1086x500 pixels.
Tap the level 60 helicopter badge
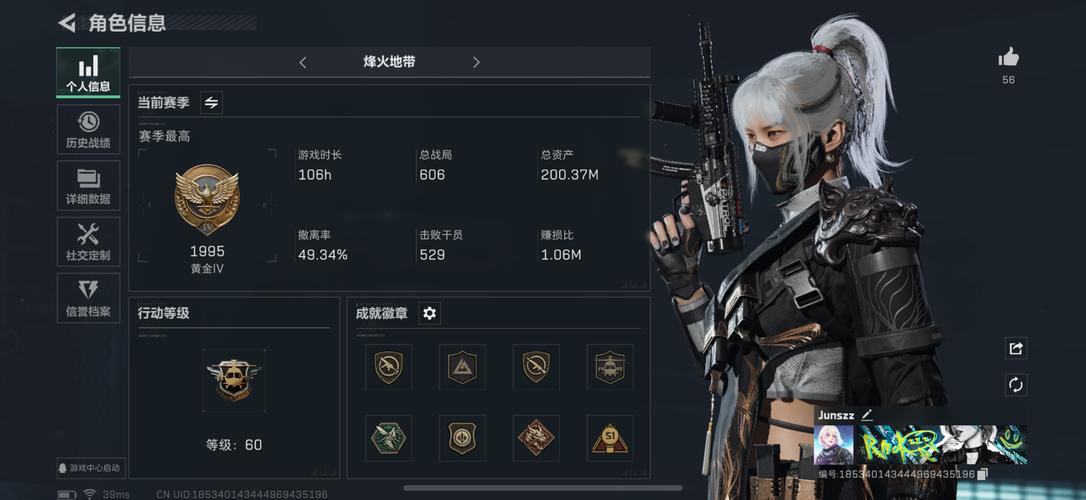233,379
